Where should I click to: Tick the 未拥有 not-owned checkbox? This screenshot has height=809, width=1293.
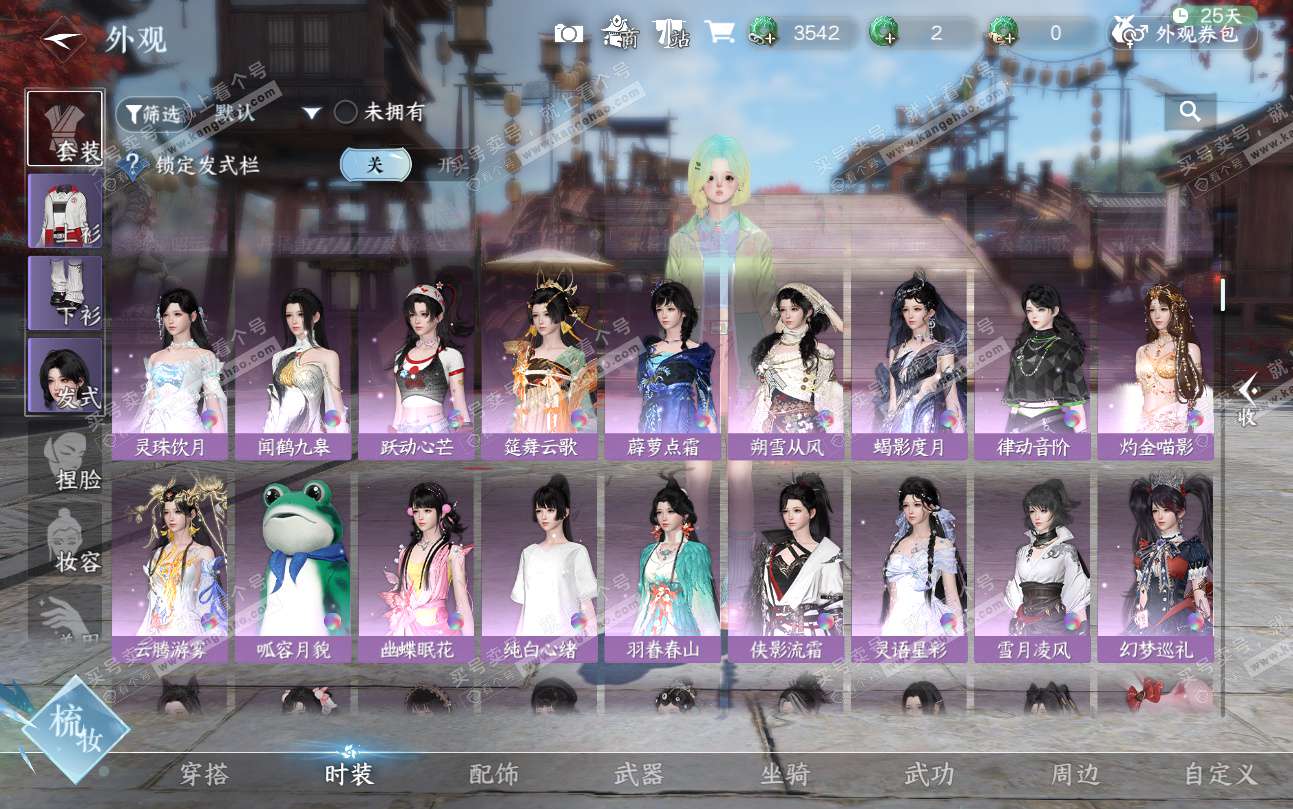[x=346, y=112]
